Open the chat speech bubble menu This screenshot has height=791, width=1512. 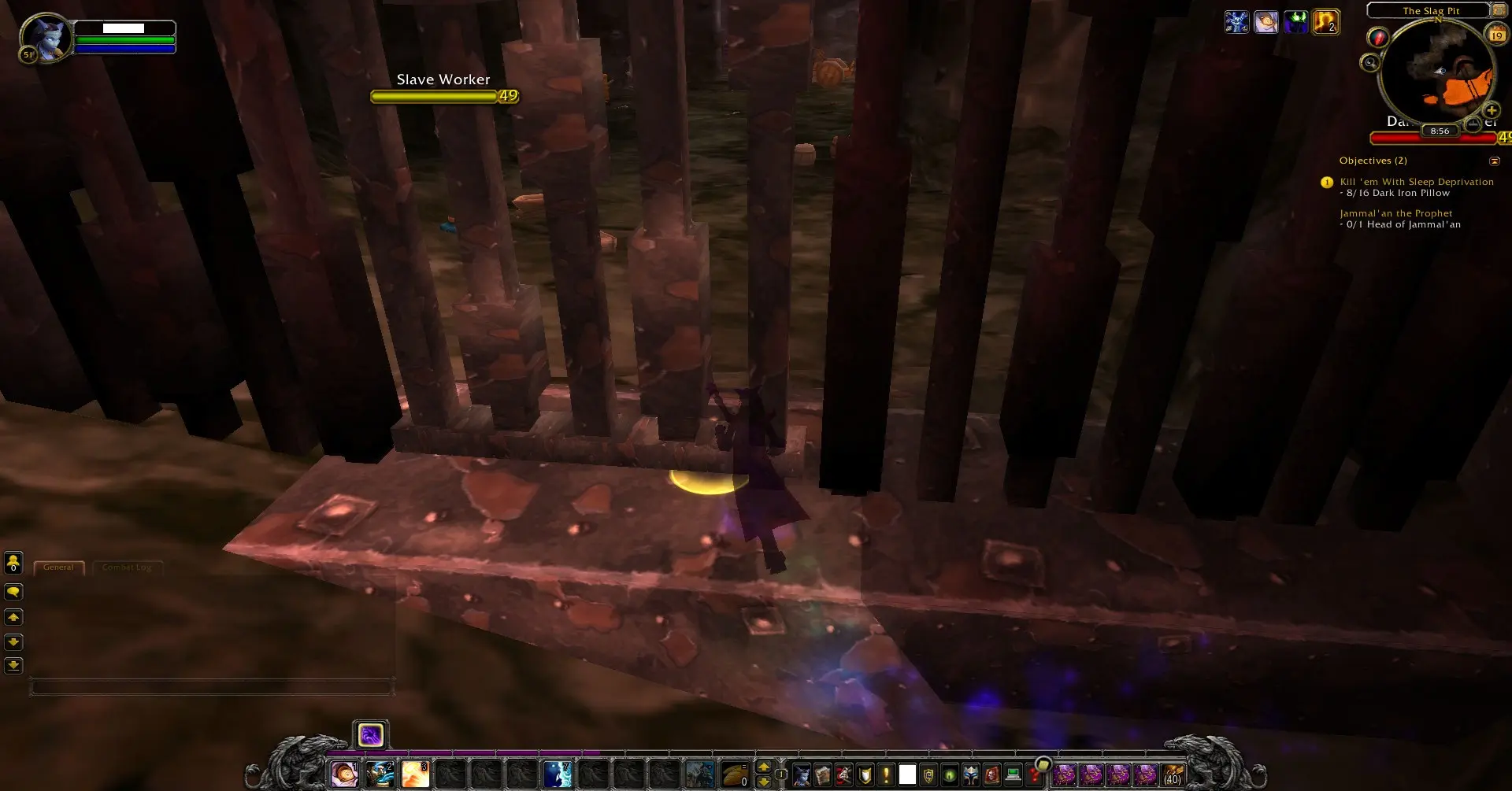(x=13, y=592)
